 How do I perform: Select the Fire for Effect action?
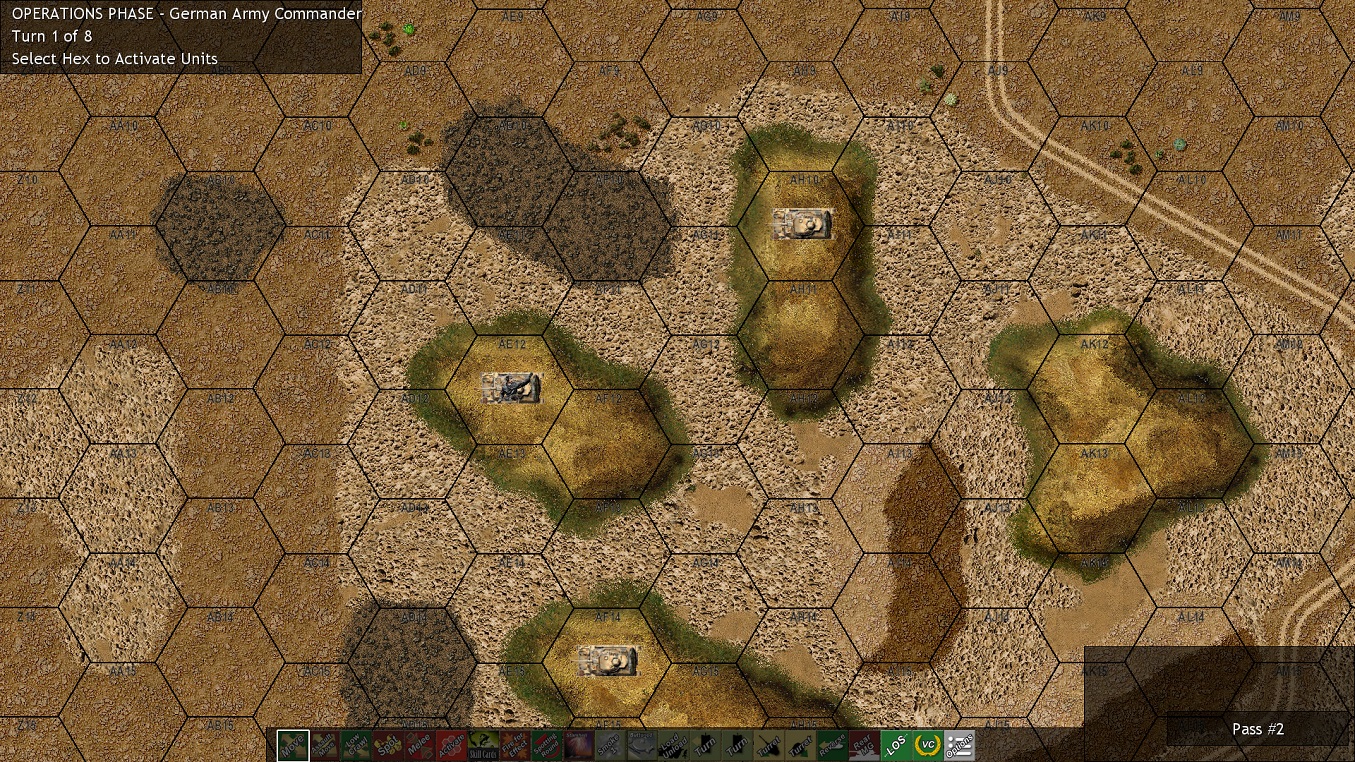pyautogui.click(x=515, y=745)
